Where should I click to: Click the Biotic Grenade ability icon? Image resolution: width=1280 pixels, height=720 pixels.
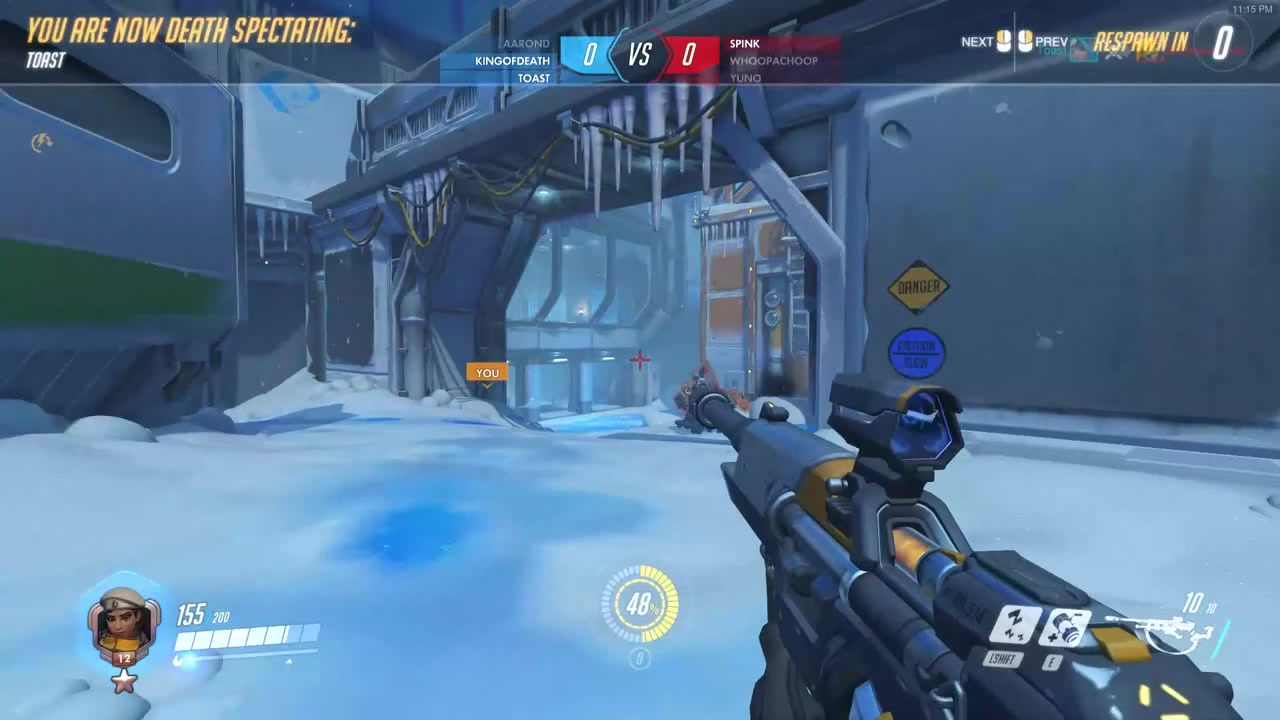click(x=1068, y=628)
